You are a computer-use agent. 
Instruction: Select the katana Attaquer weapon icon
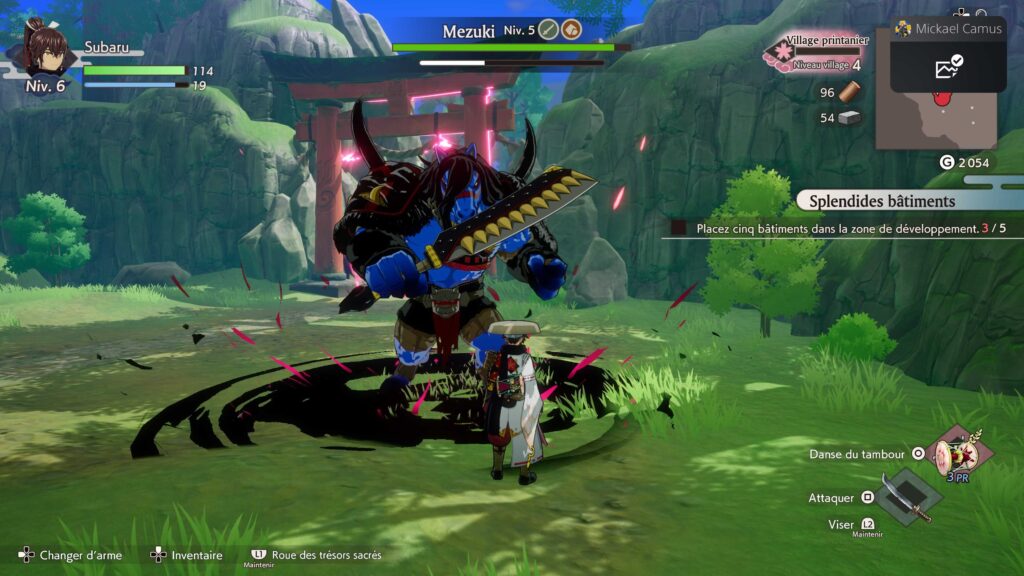[x=908, y=498]
